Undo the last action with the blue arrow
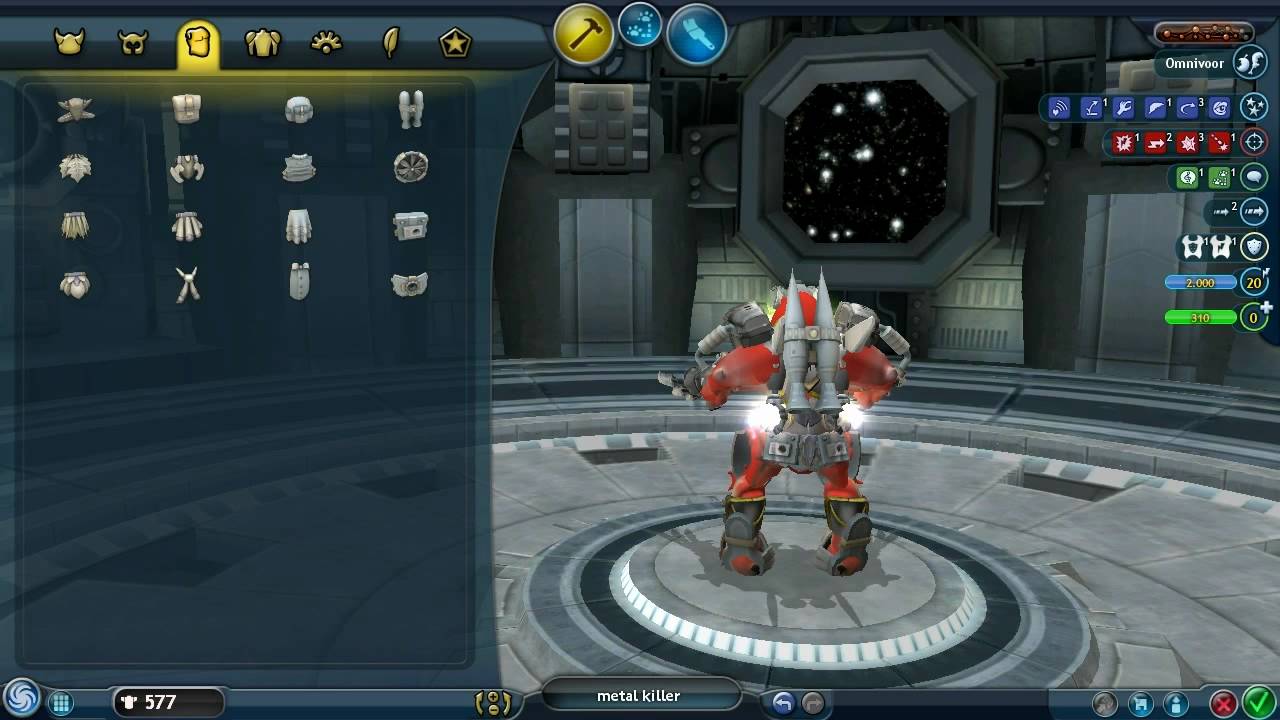 coord(783,703)
